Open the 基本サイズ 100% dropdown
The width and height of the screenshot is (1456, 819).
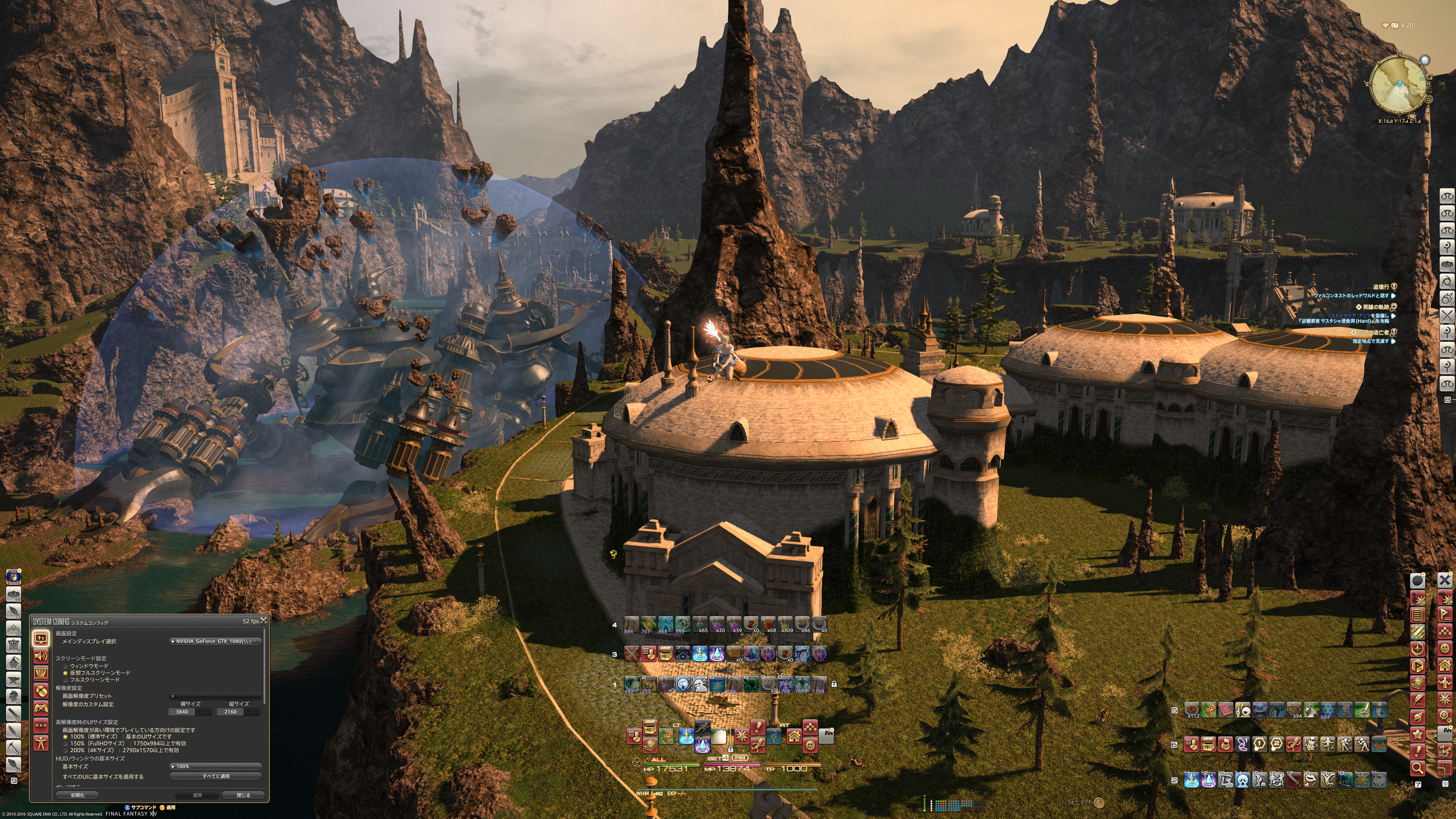(x=215, y=766)
